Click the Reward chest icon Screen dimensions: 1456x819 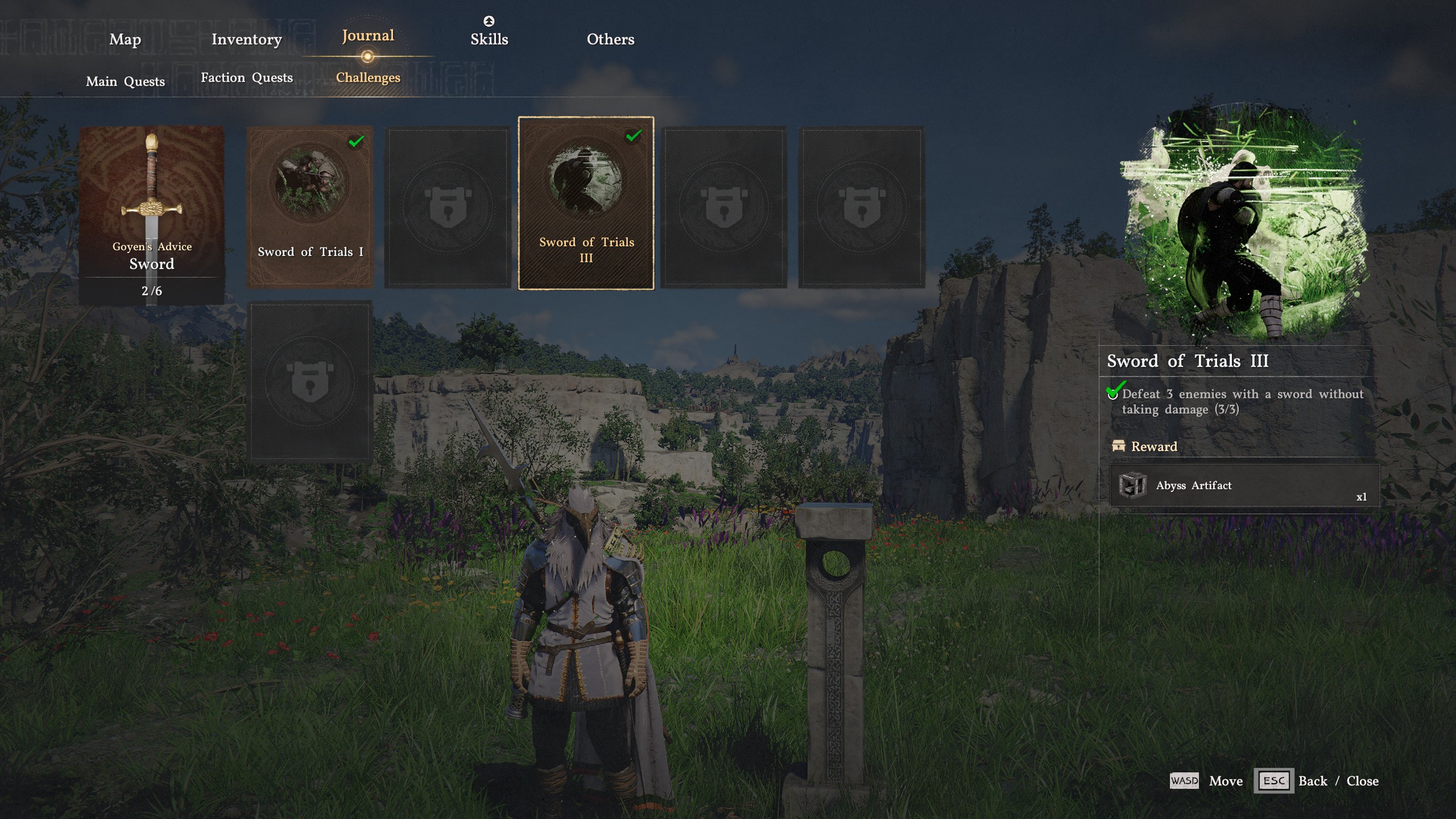pos(1118,446)
